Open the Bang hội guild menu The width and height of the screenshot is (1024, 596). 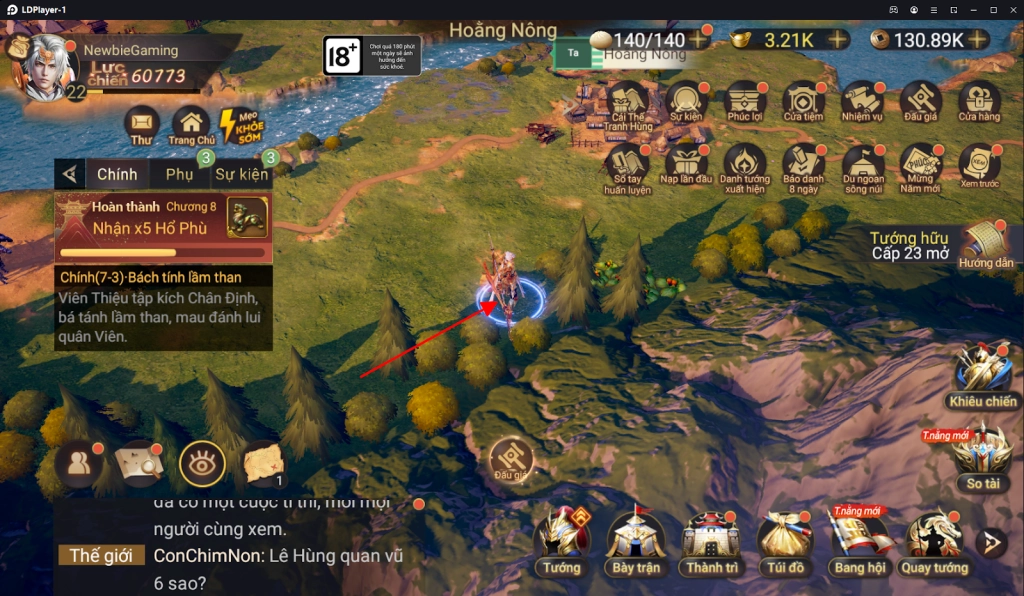click(x=858, y=540)
